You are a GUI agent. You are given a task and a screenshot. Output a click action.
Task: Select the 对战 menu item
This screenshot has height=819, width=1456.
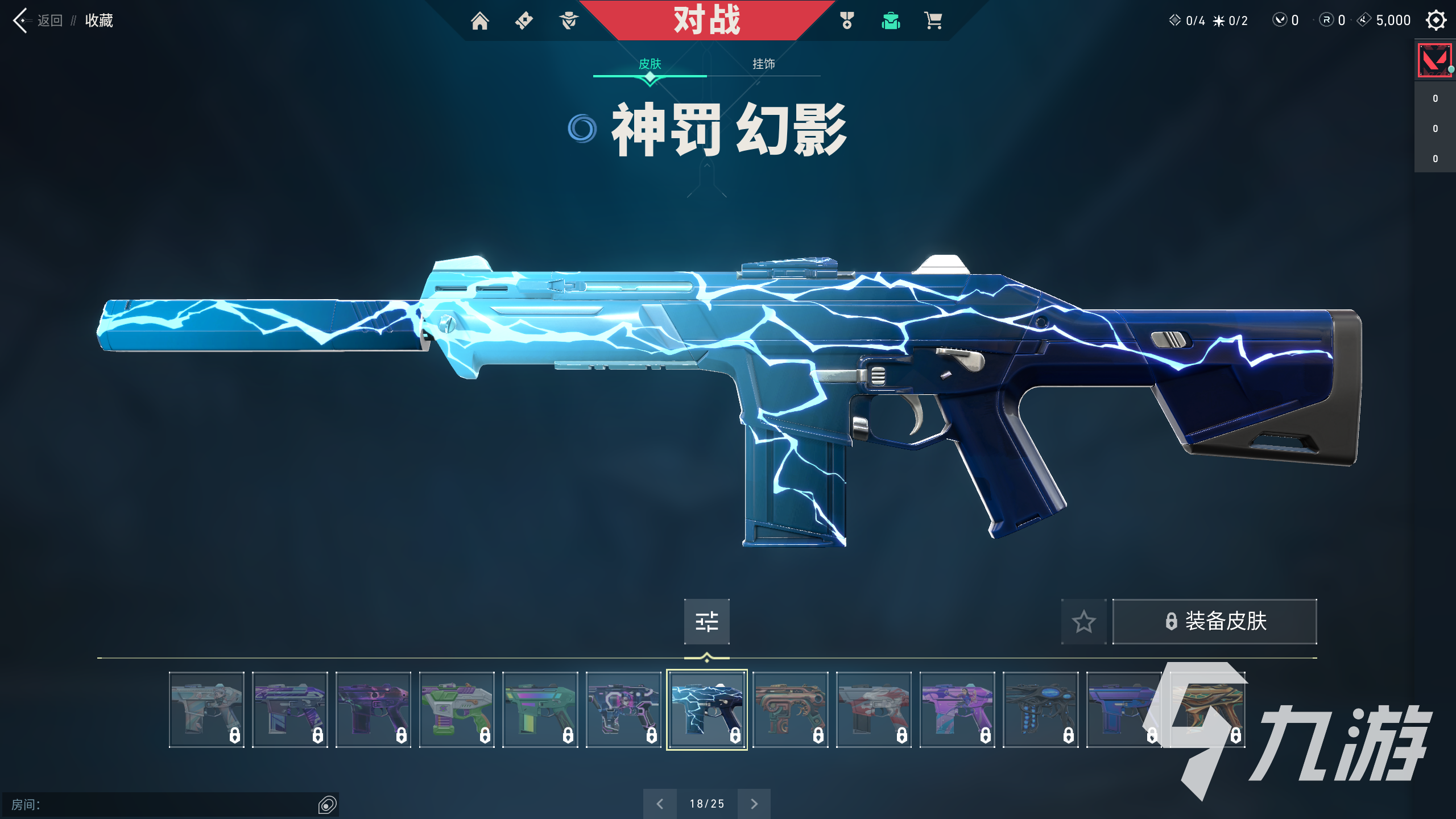click(x=707, y=20)
